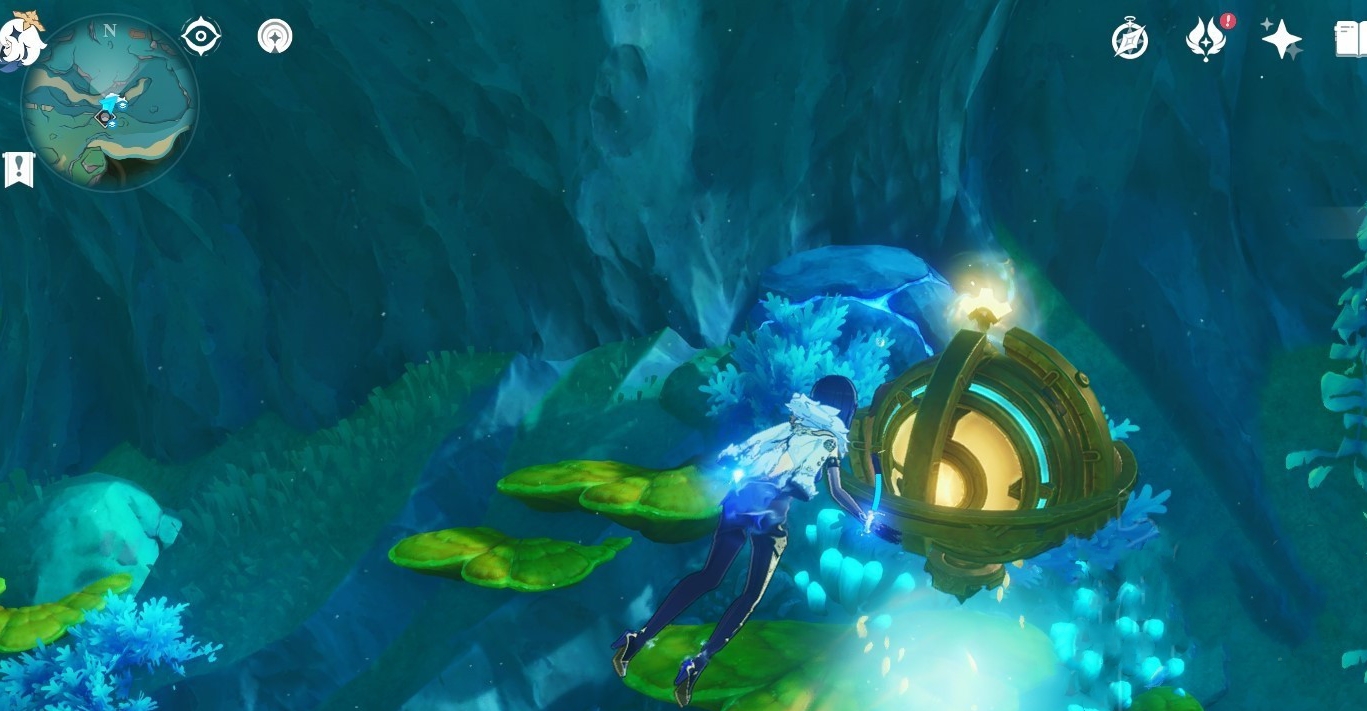1367x711 pixels.
Task: Click the eye-shaped icon beside the minimap
Action: click(x=201, y=37)
